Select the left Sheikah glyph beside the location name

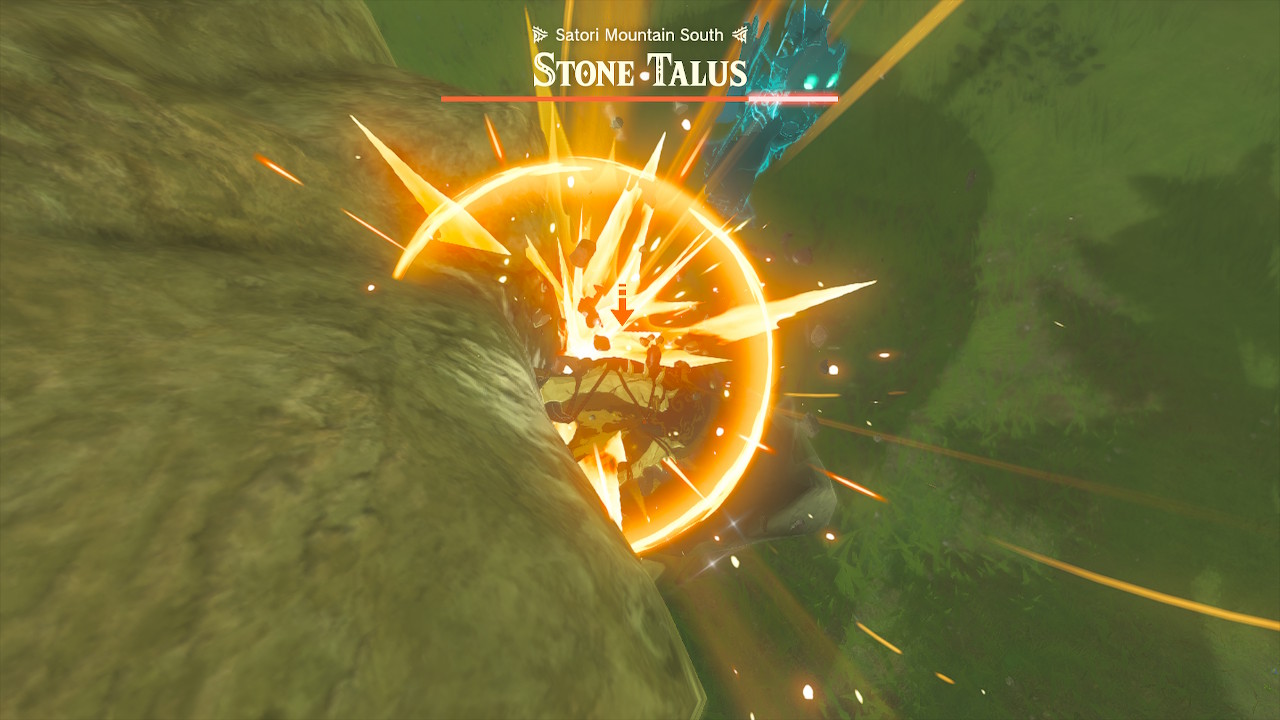[540, 34]
